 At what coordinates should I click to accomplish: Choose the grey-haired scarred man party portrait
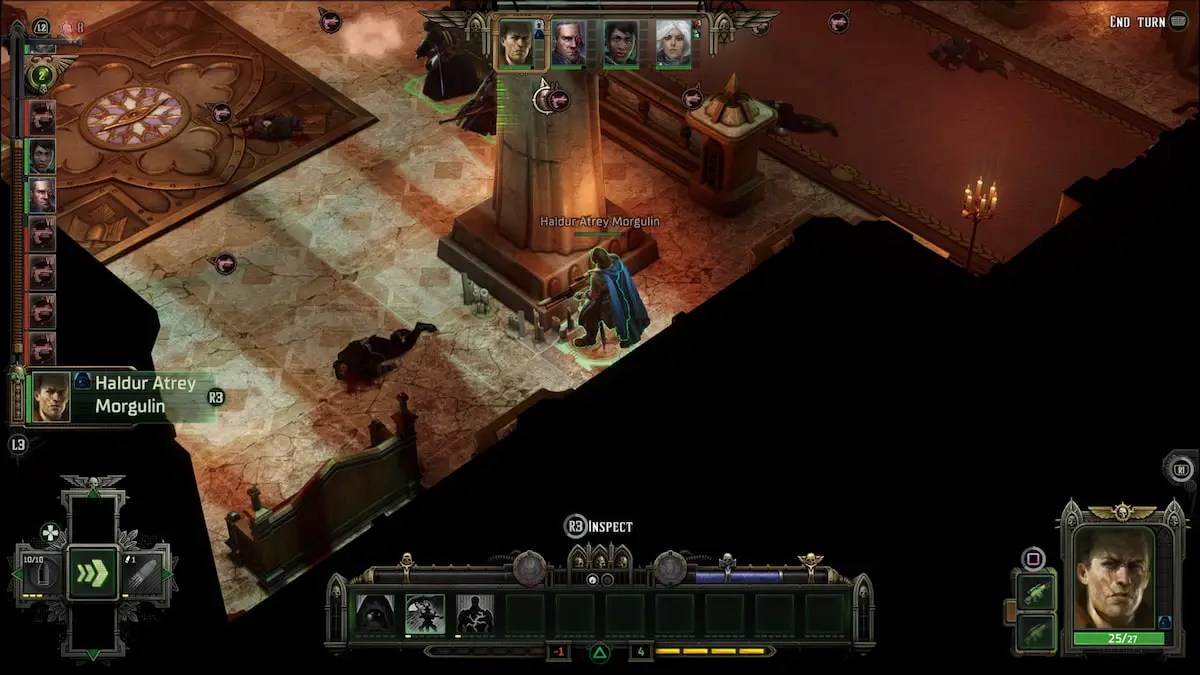coord(568,45)
